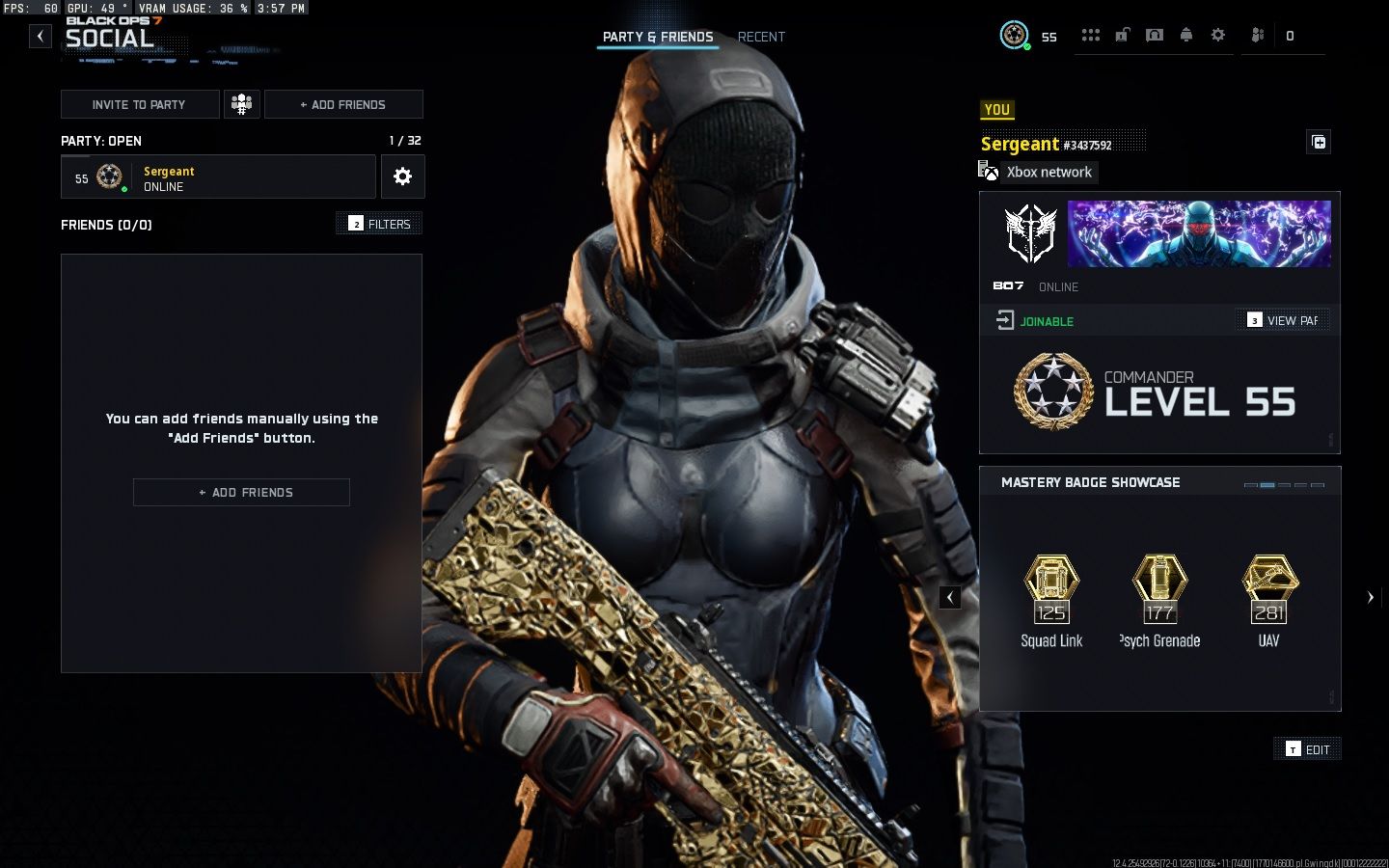Screen dimensions: 1389x868
Task: Select the UAV mastery badge
Action: pyautogui.click(x=1268, y=600)
